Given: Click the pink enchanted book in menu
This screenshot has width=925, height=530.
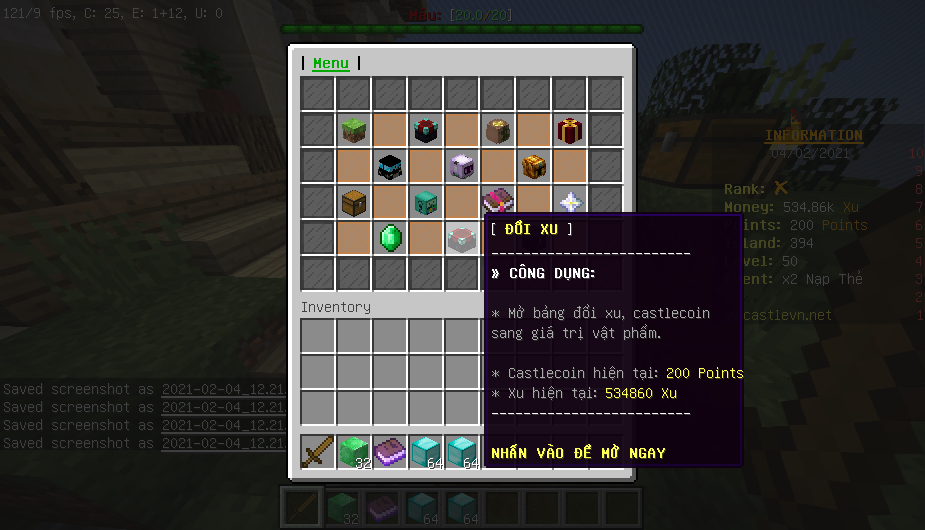Looking at the screenshot, I should coord(496,200).
